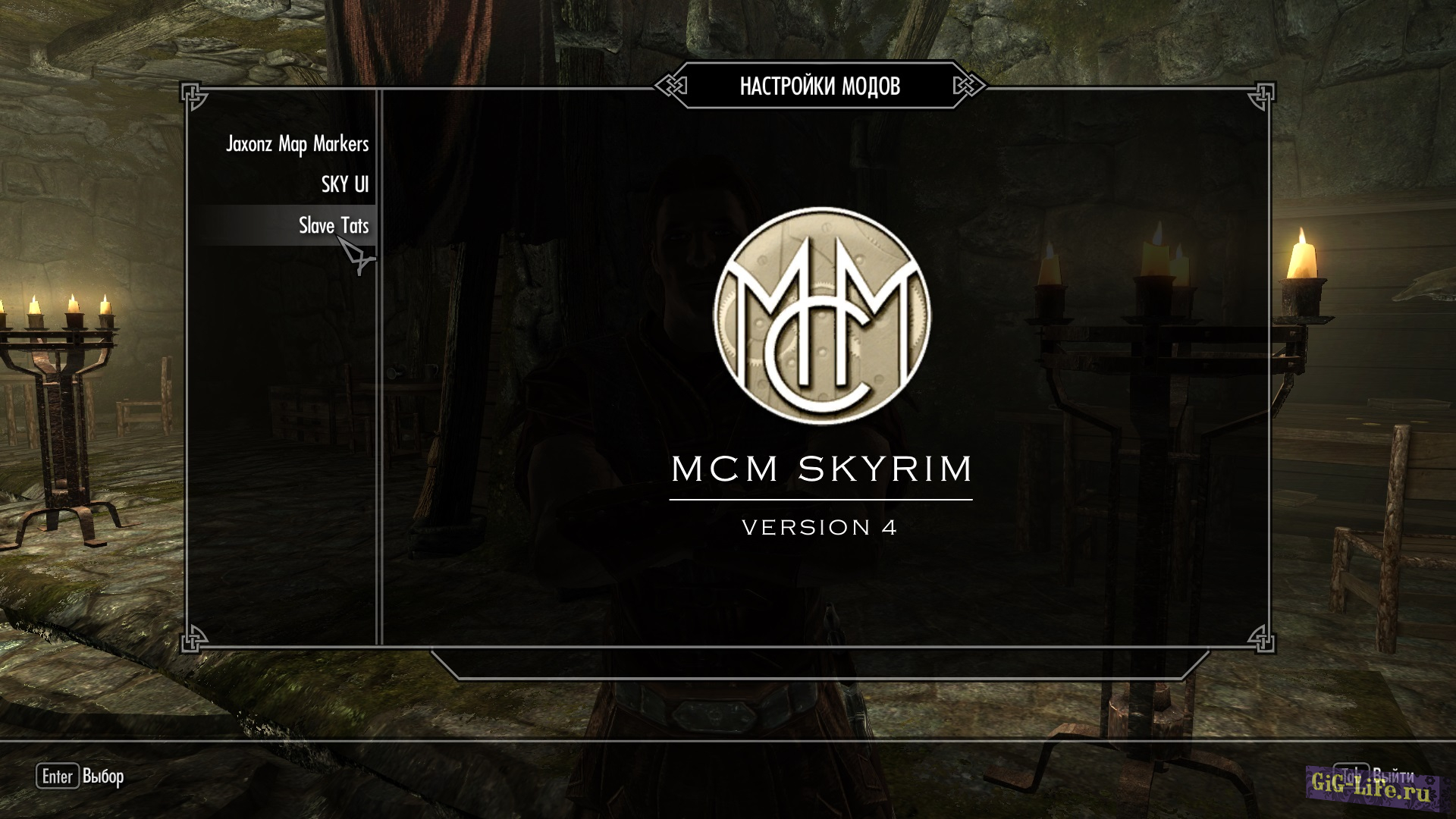This screenshot has height=819, width=1456.
Task: Select Jaxonz Map Markers in the list
Action: point(297,144)
